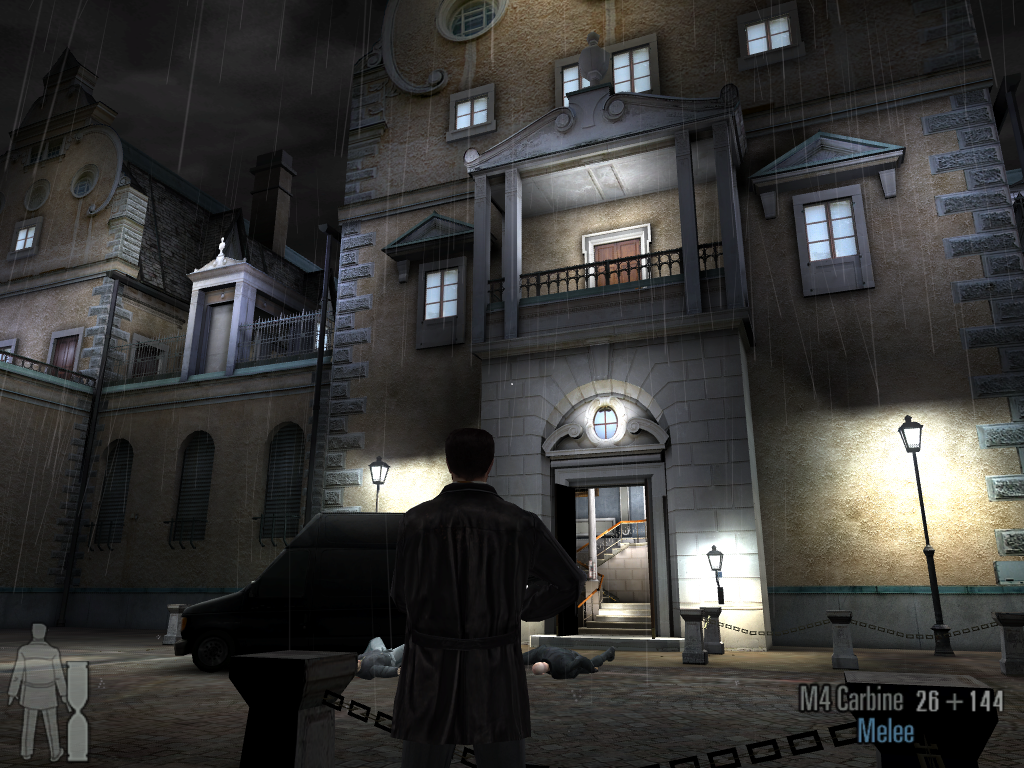Click the bullet time hourglass icon
The width and height of the screenshot is (1024, 768).
point(77,709)
